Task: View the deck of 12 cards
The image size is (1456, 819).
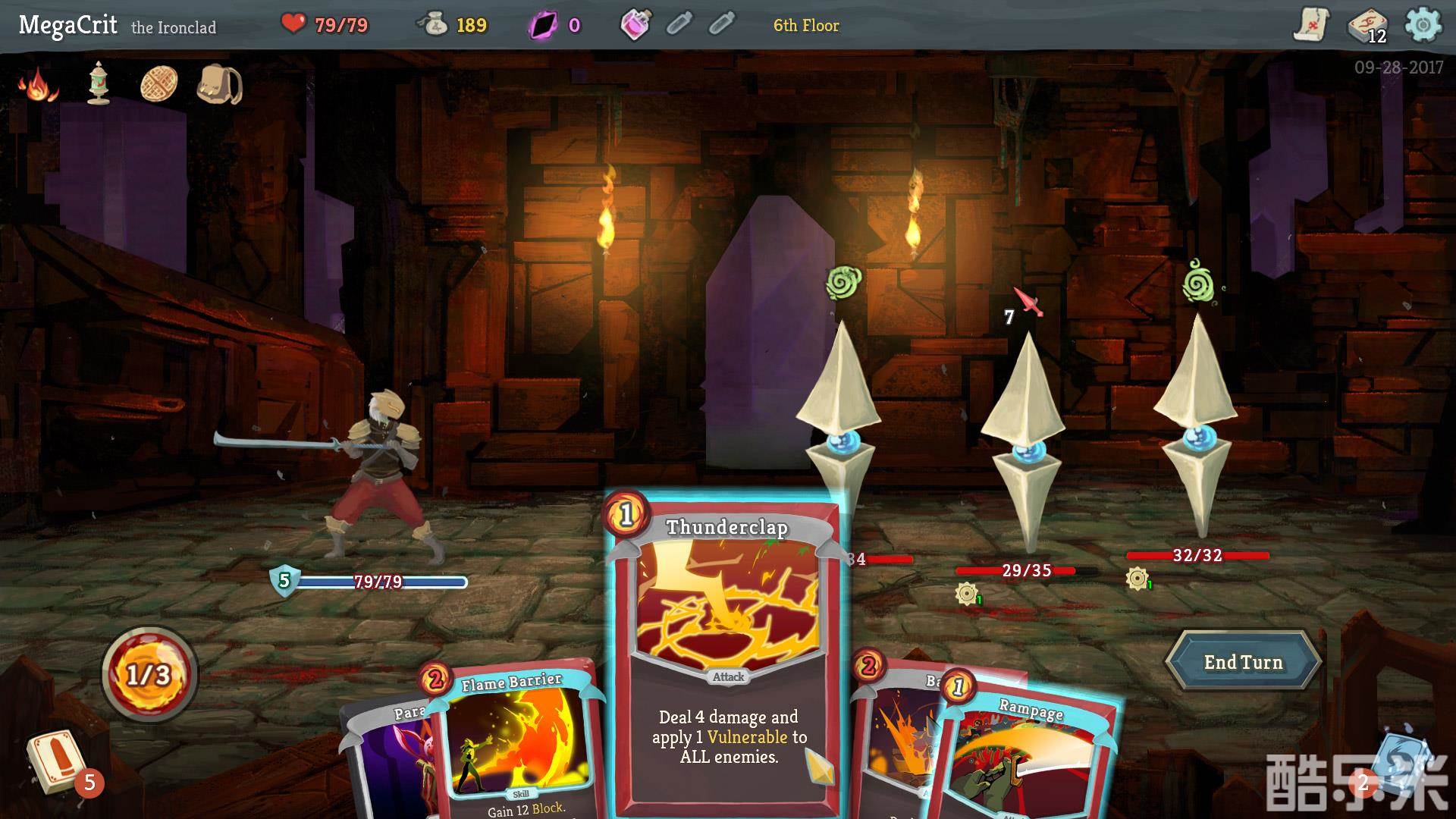Action: coord(1367,27)
